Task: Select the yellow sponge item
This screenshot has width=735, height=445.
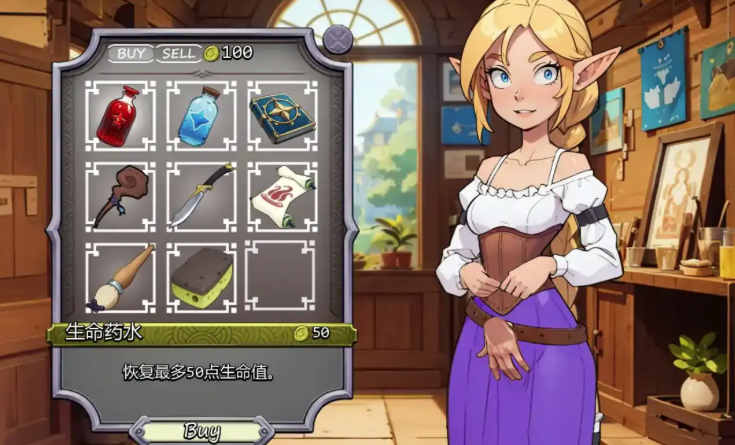Action: tap(201, 276)
